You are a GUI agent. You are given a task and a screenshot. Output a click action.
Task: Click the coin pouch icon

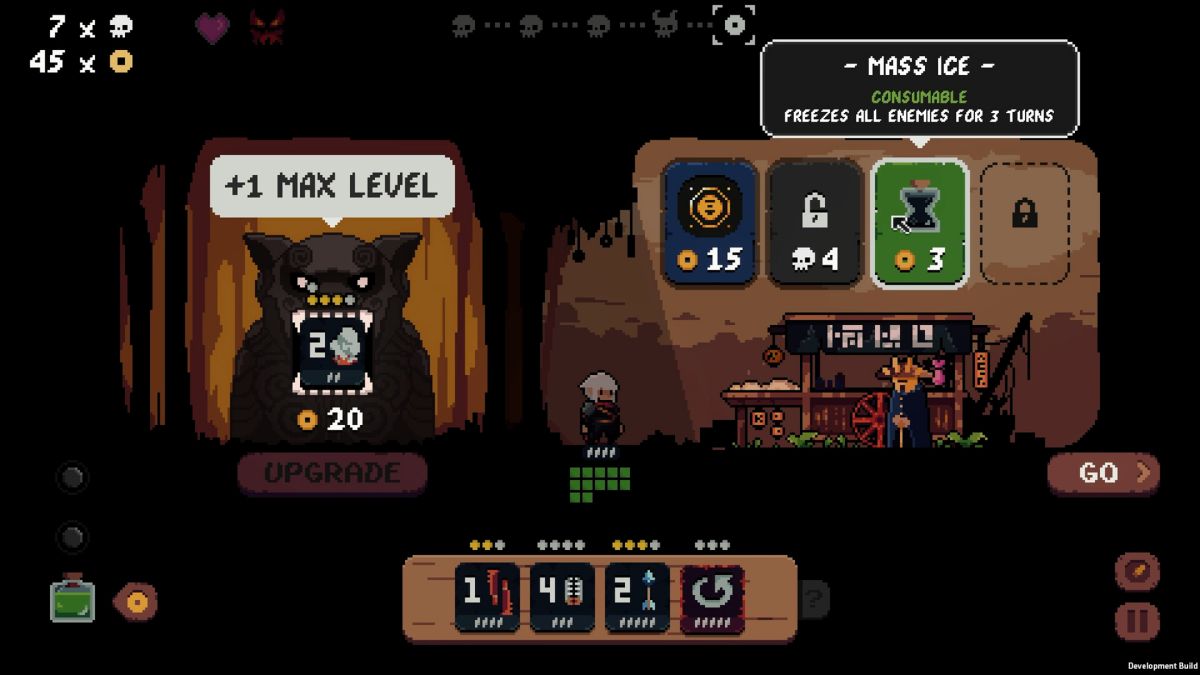pos(135,601)
